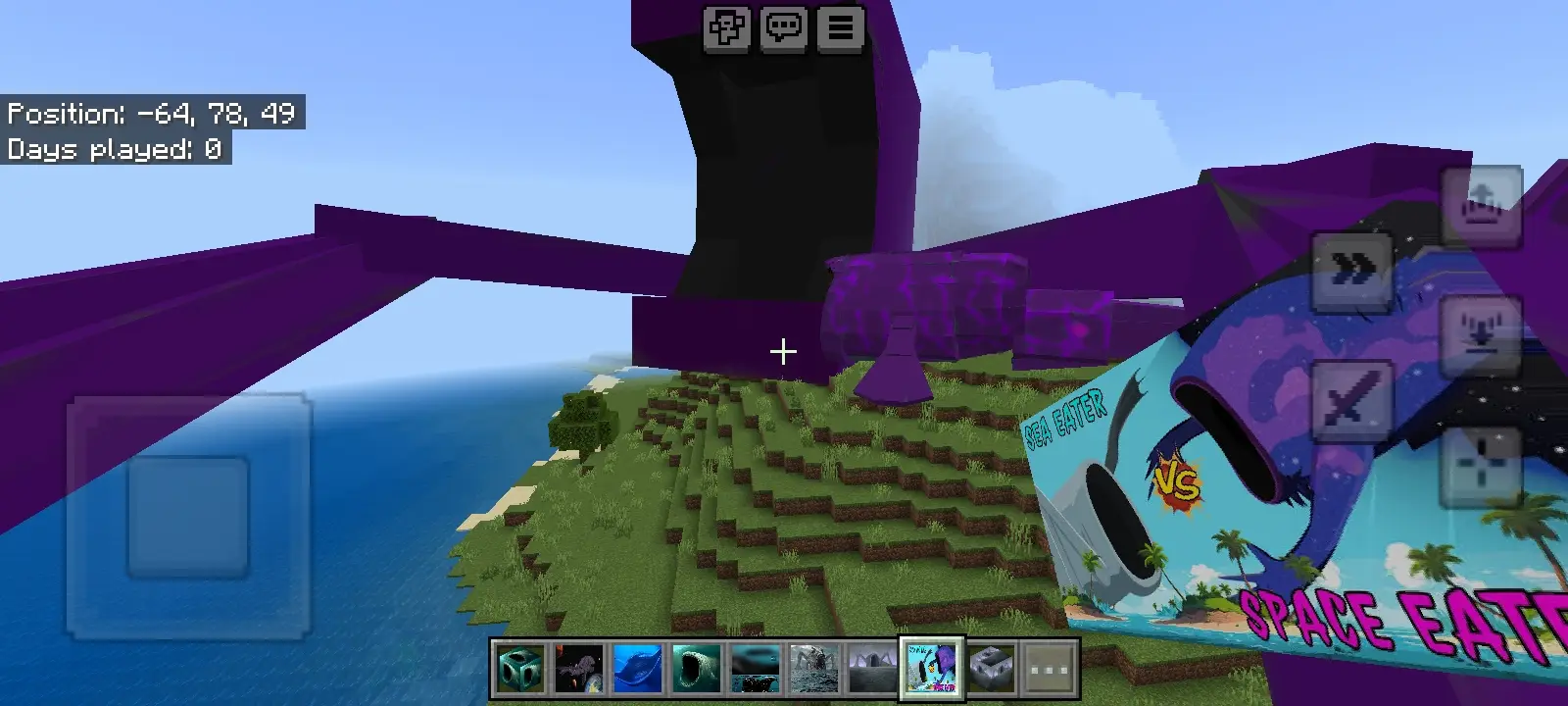Select the grey spider monster hotbar slot
Screen dimensions: 1568x706
(814, 669)
